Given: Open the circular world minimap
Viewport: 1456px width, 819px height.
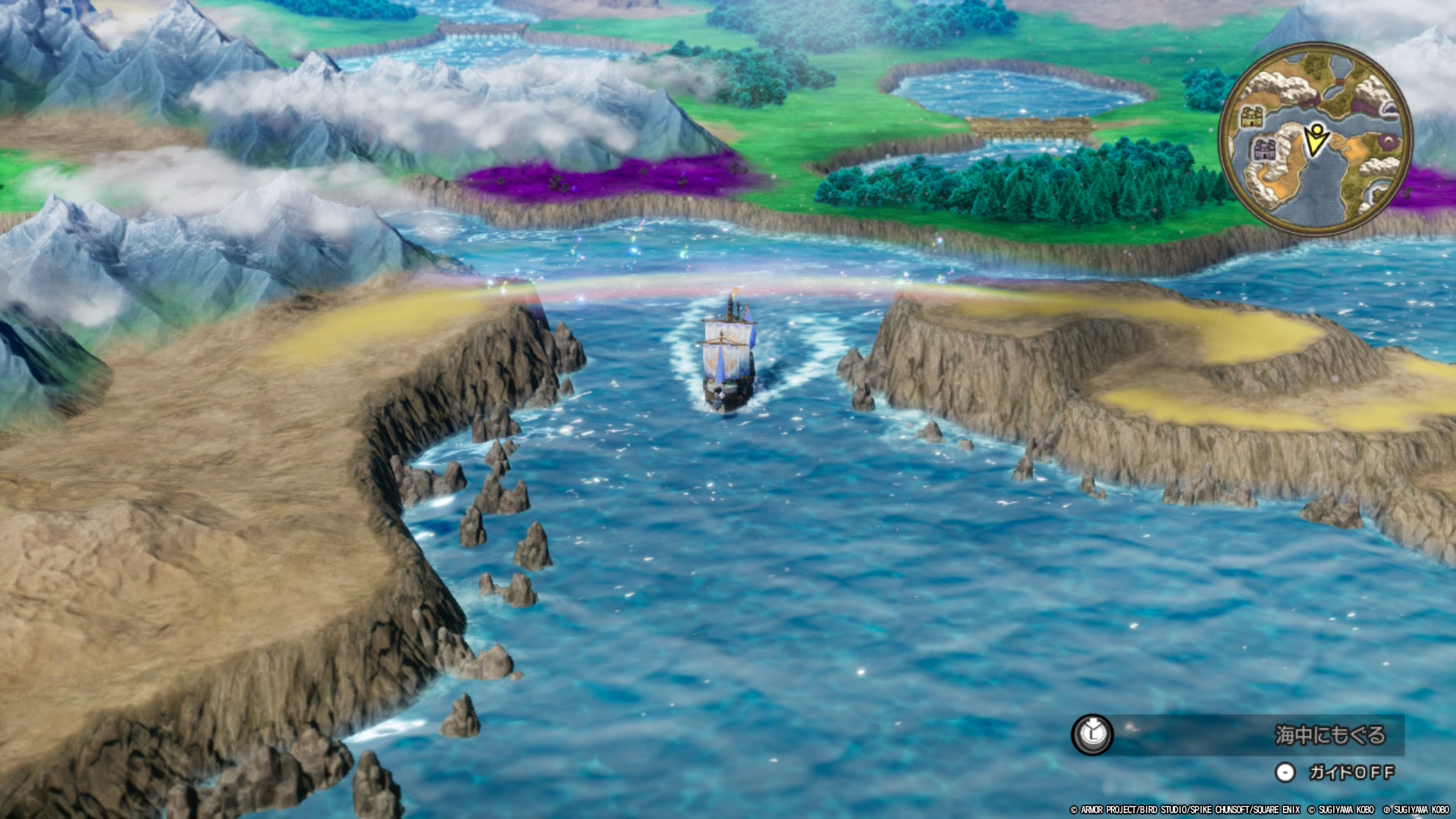Looking at the screenshot, I should (1315, 139).
